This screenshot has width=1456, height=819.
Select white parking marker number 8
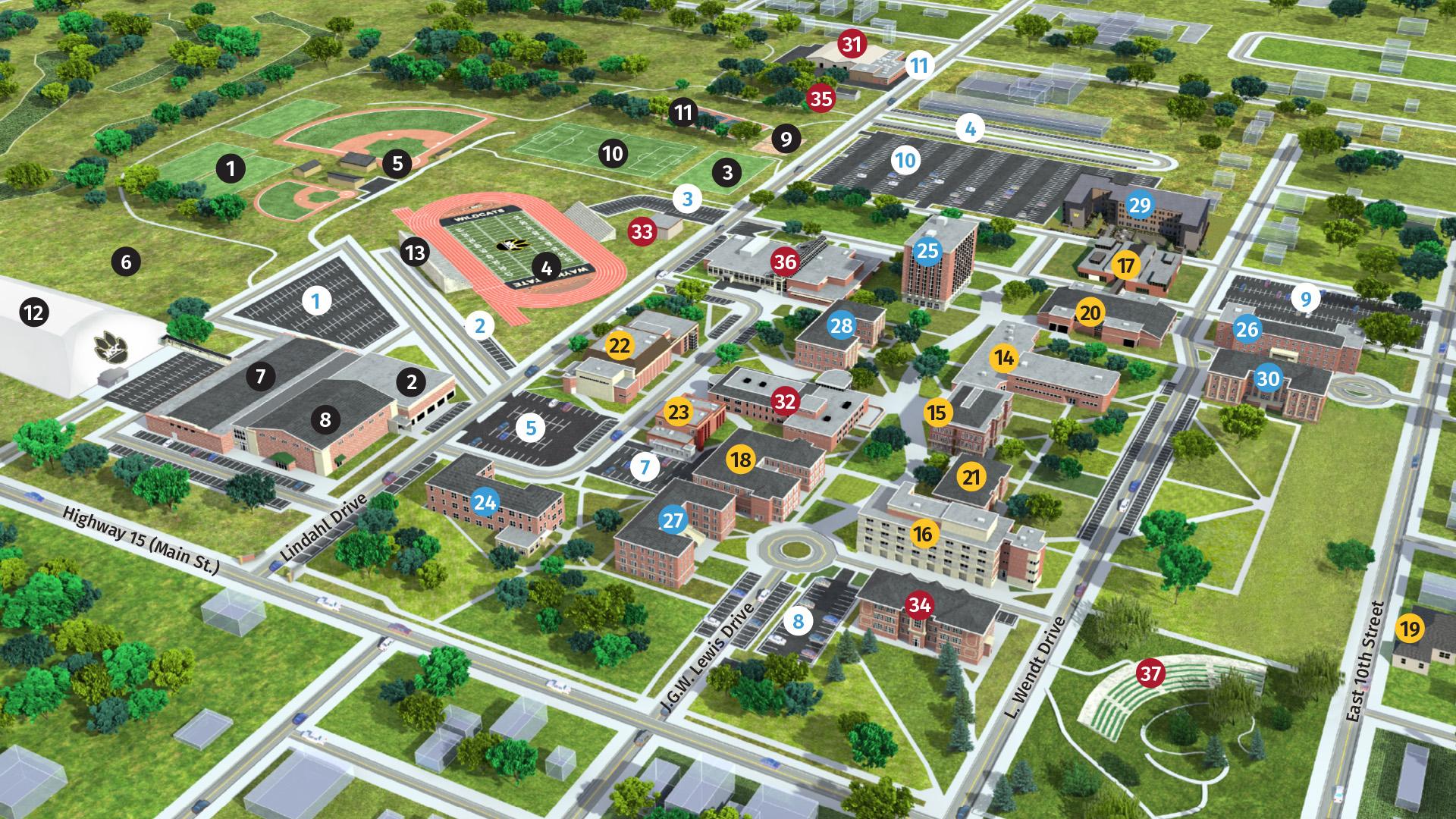(798, 622)
